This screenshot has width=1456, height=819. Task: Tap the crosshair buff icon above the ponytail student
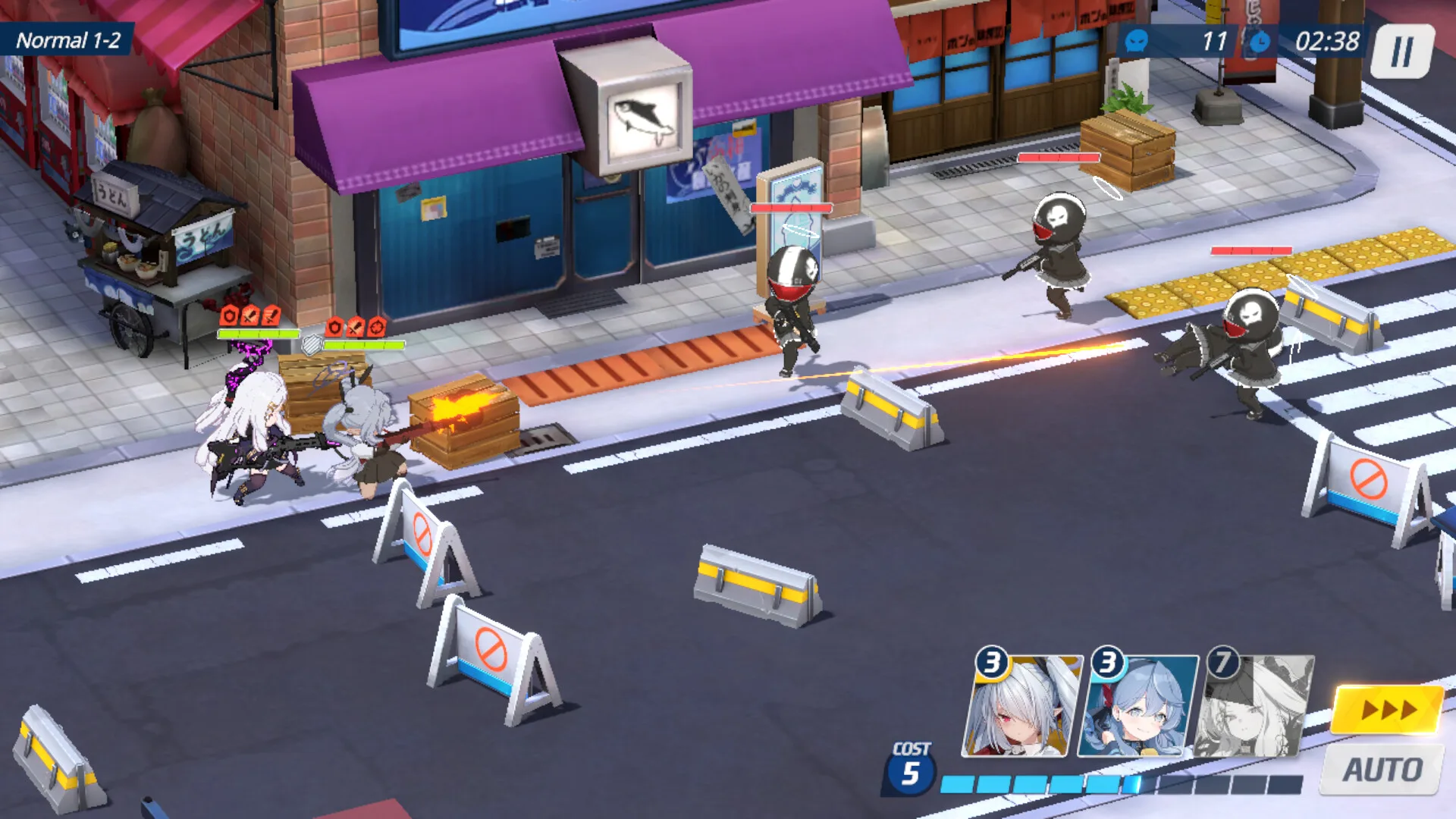tap(378, 328)
